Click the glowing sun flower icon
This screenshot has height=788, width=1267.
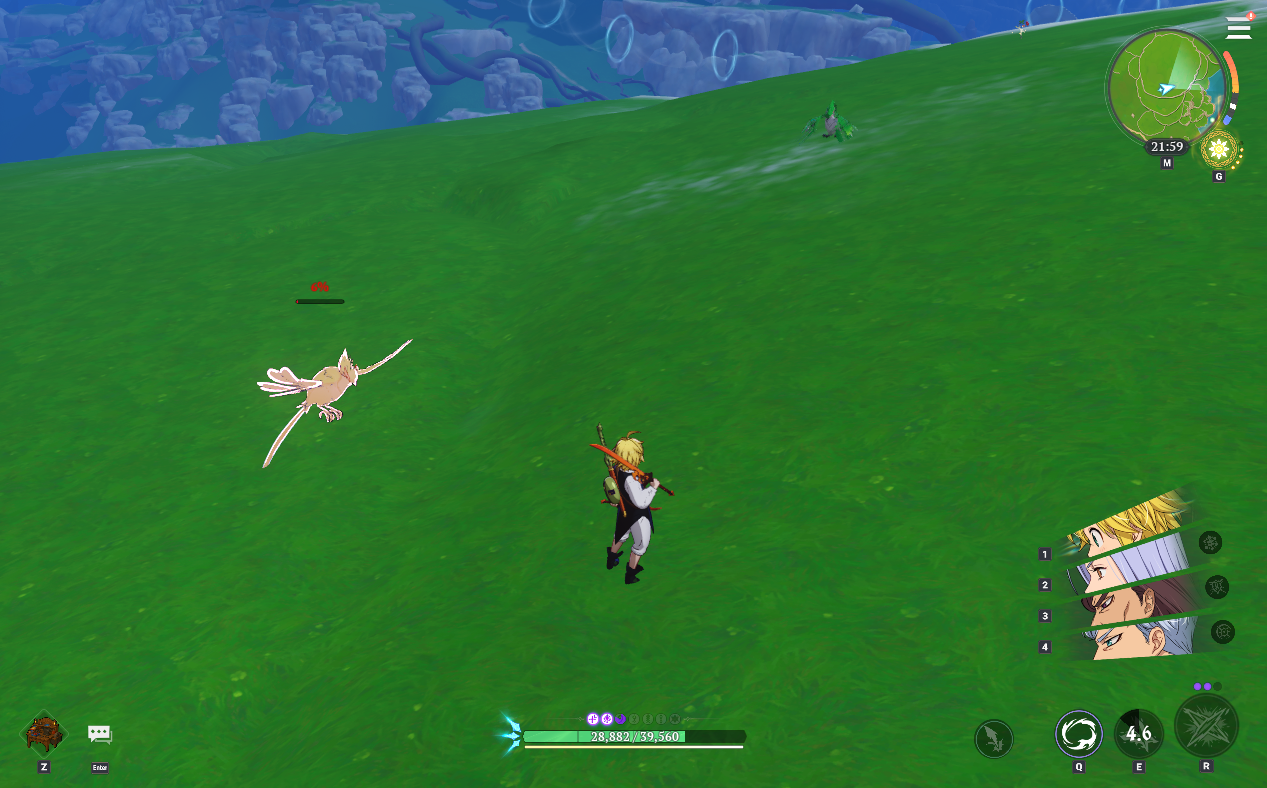tap(1219, 151)
